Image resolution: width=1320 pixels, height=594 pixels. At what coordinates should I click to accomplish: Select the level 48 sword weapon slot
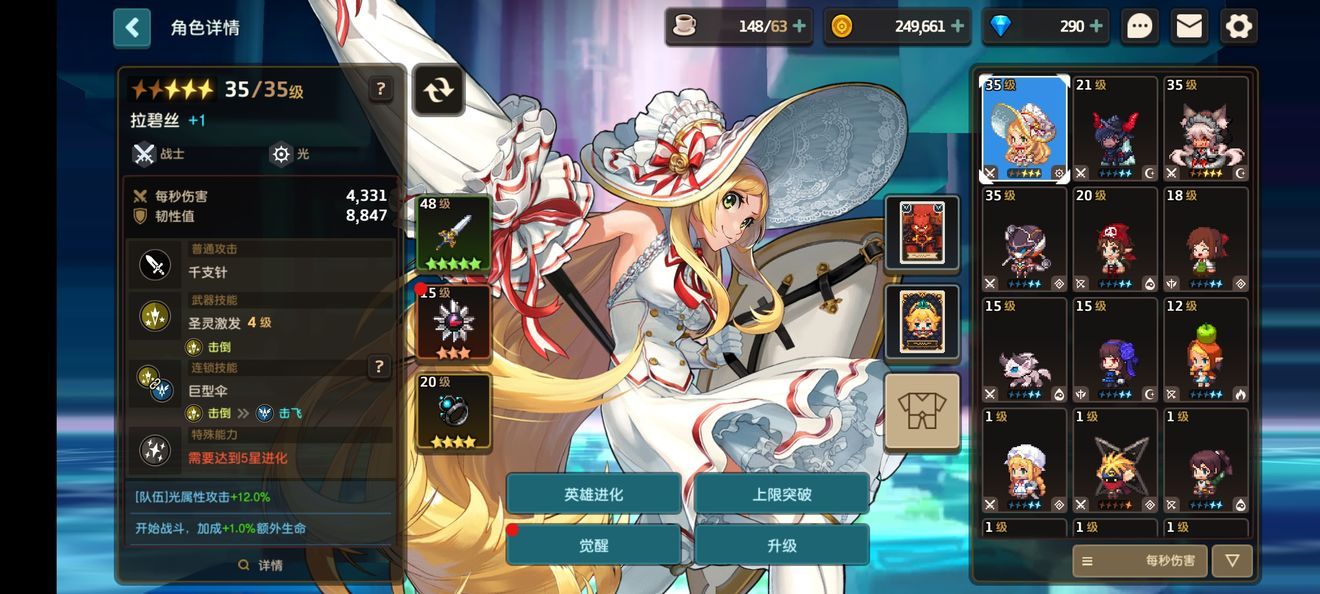[454, 235]
